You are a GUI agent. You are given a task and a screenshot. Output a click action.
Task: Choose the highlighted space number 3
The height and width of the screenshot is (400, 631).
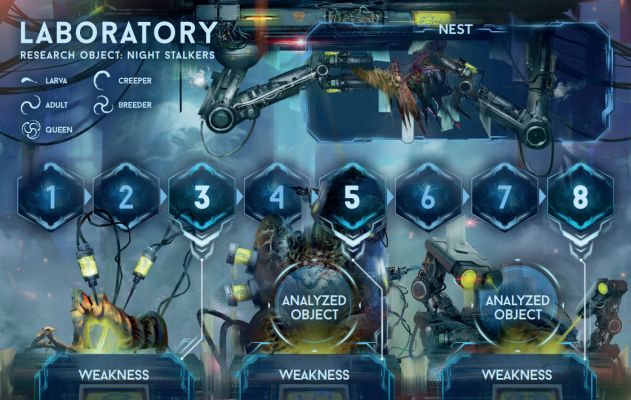pos(201,197)
